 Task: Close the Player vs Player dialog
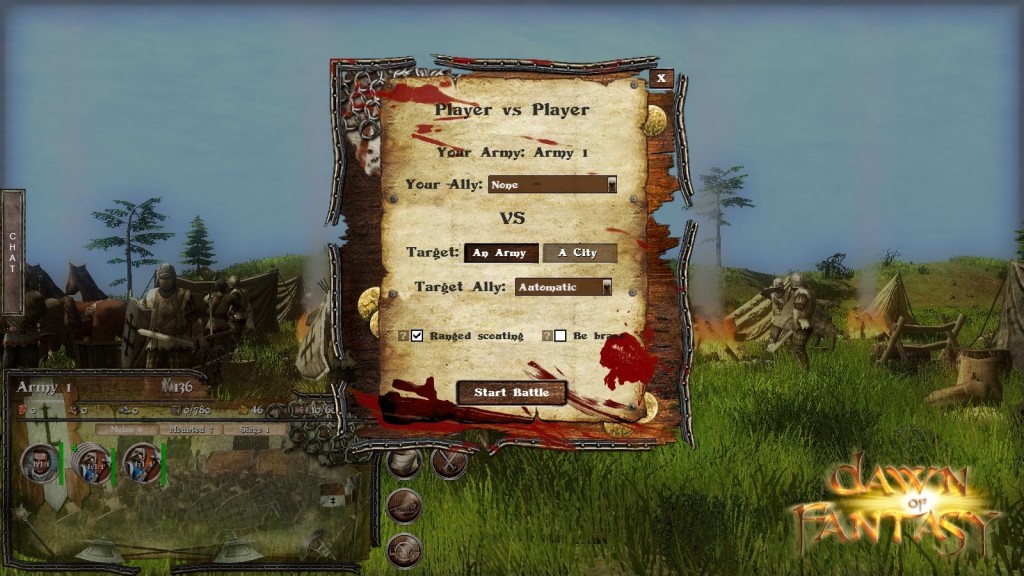click(x=661, y=78)
